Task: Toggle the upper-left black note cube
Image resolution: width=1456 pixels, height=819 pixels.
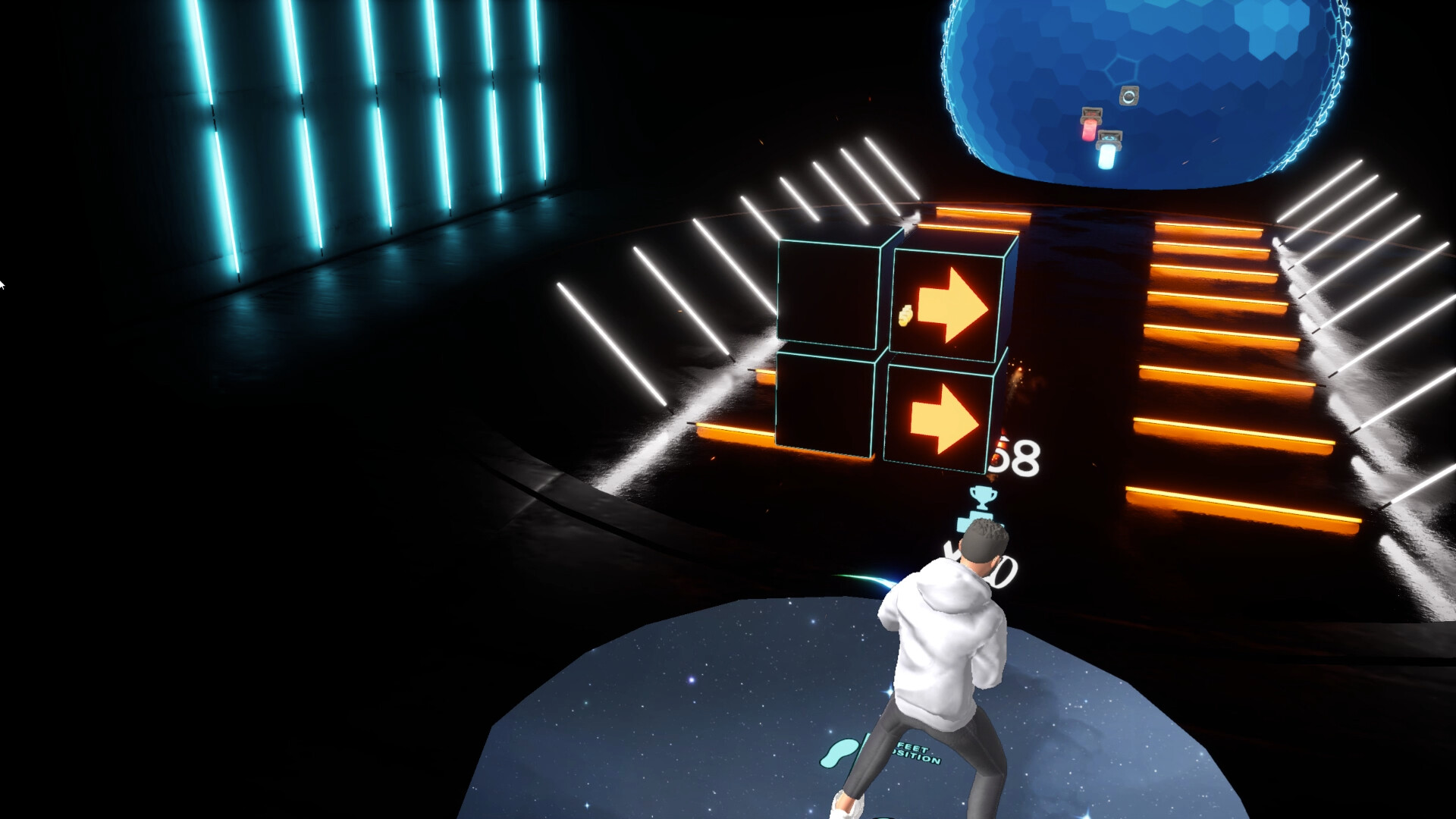Action: [x=827, y=296]
